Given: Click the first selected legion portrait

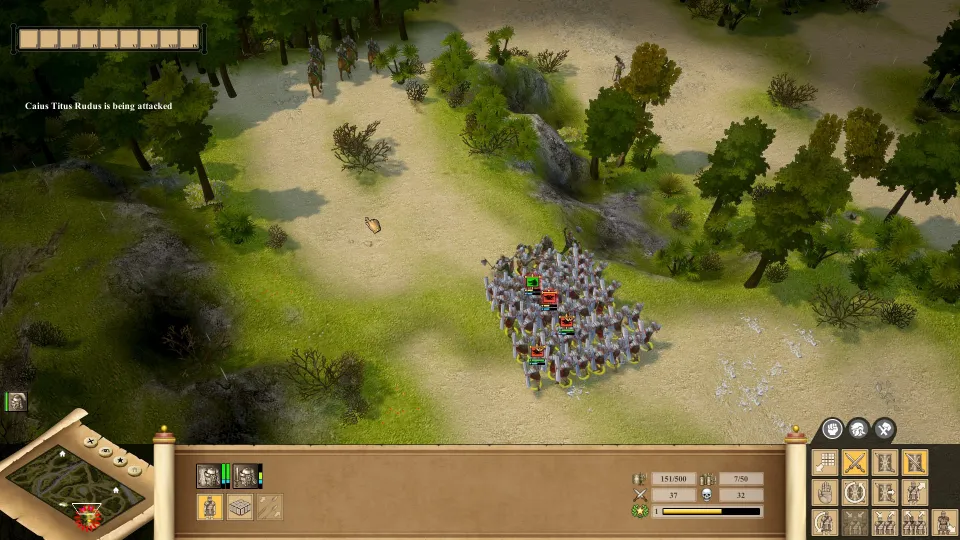Looking at the screenshot, I should coord(209,476).
